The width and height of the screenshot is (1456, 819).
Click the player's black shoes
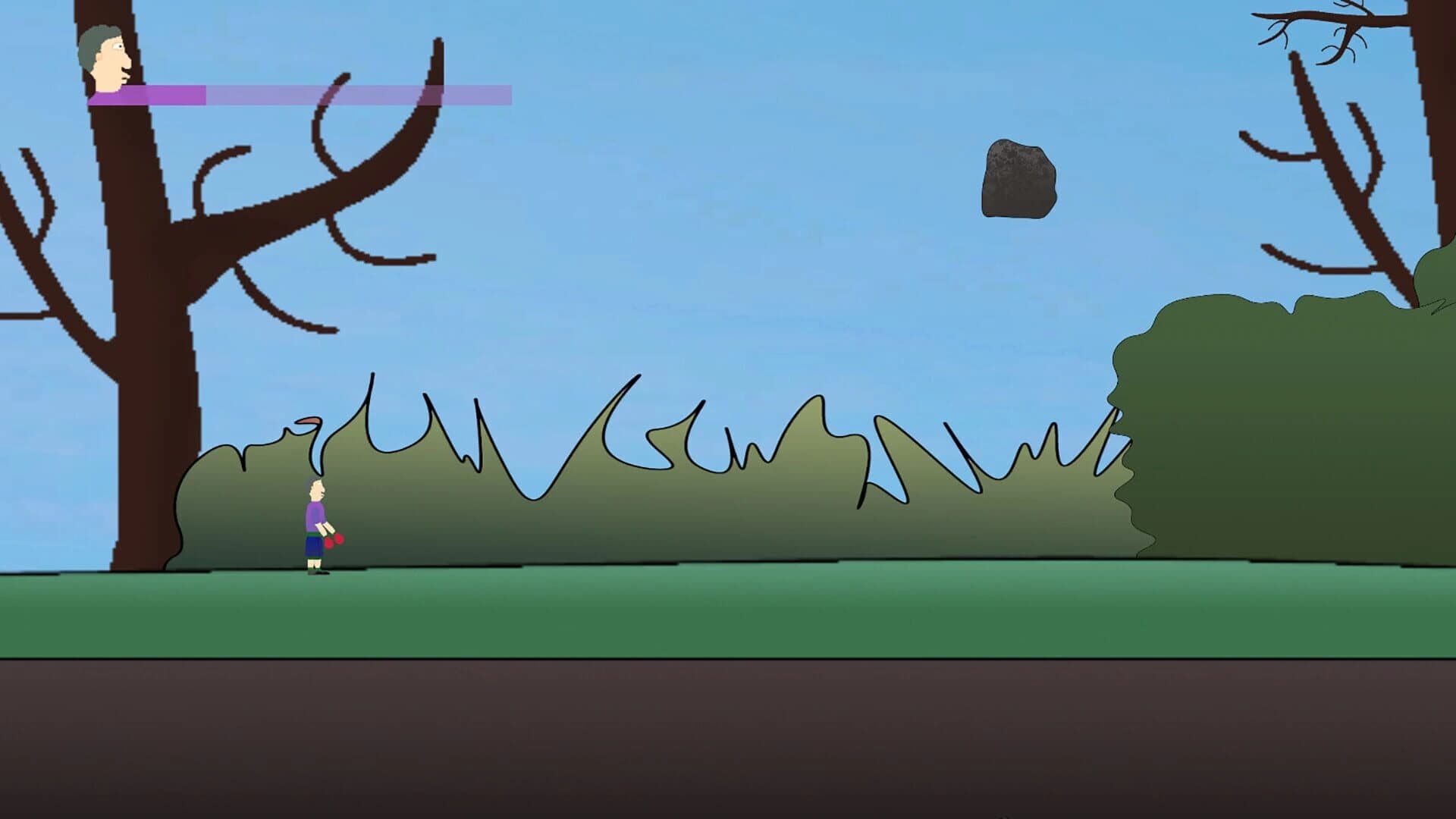pos(316,573)
